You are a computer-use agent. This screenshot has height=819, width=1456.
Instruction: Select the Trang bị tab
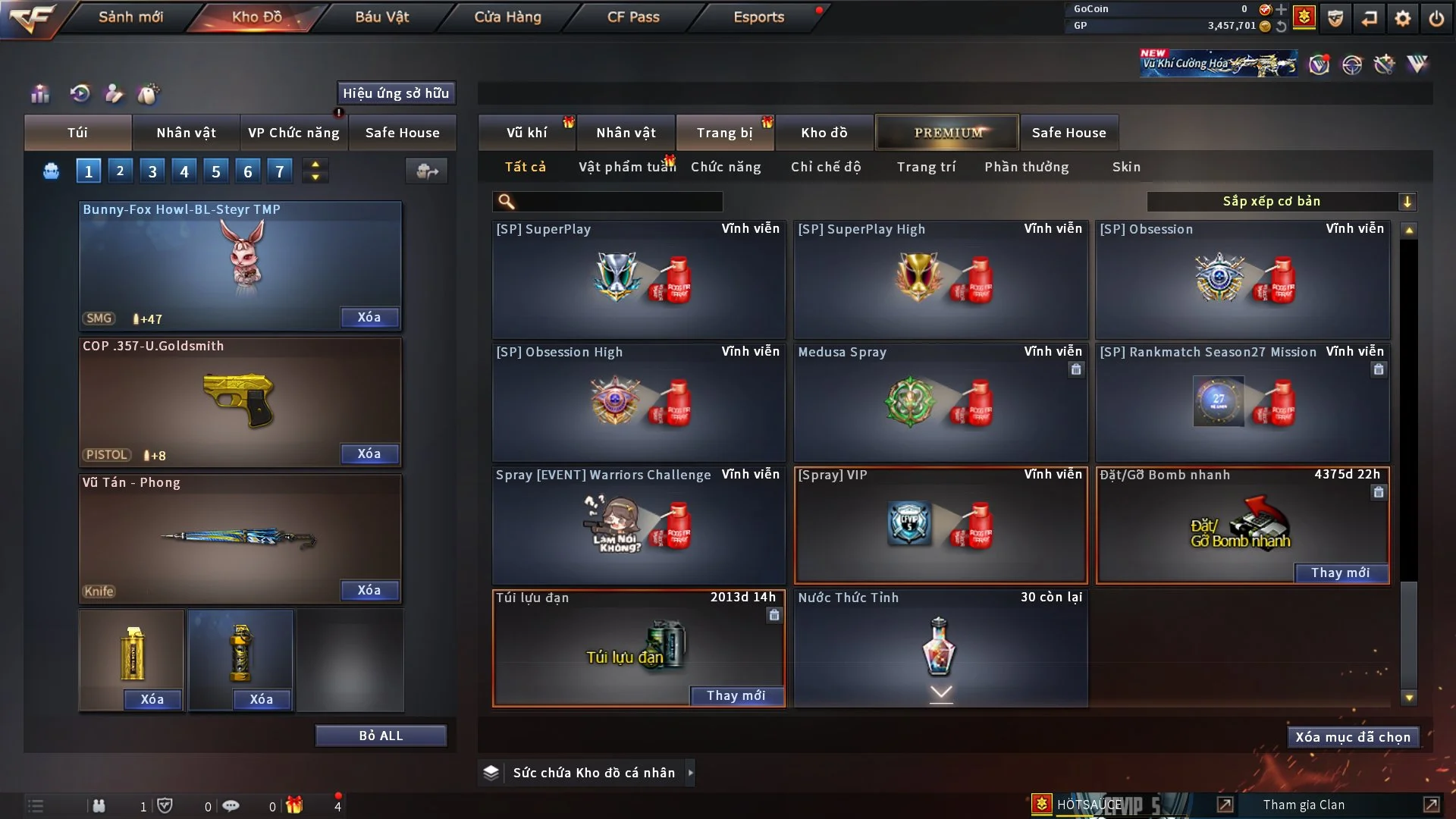click(x=724, y=133)
